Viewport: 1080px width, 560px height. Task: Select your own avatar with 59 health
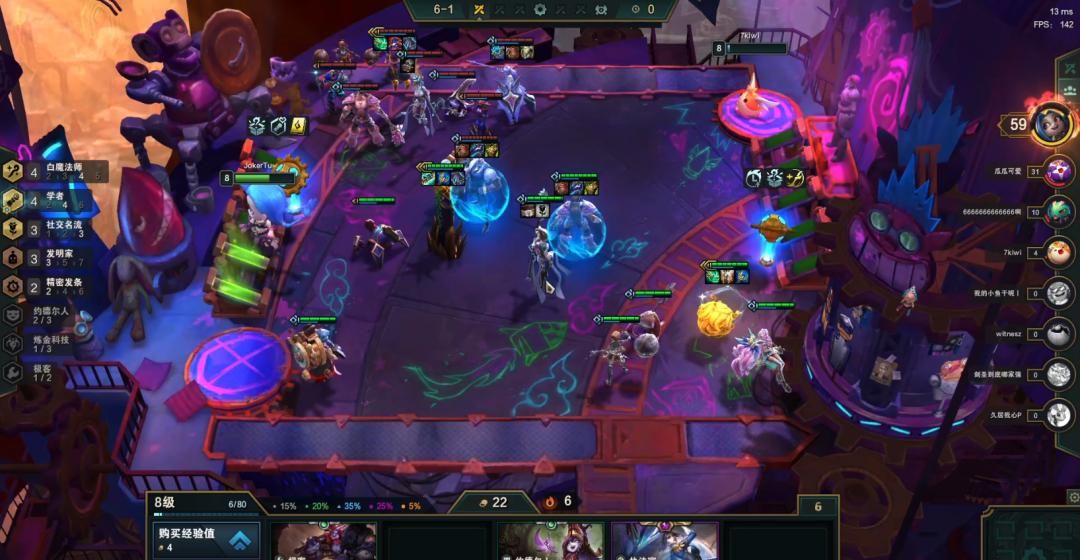tap(1052, 124)
